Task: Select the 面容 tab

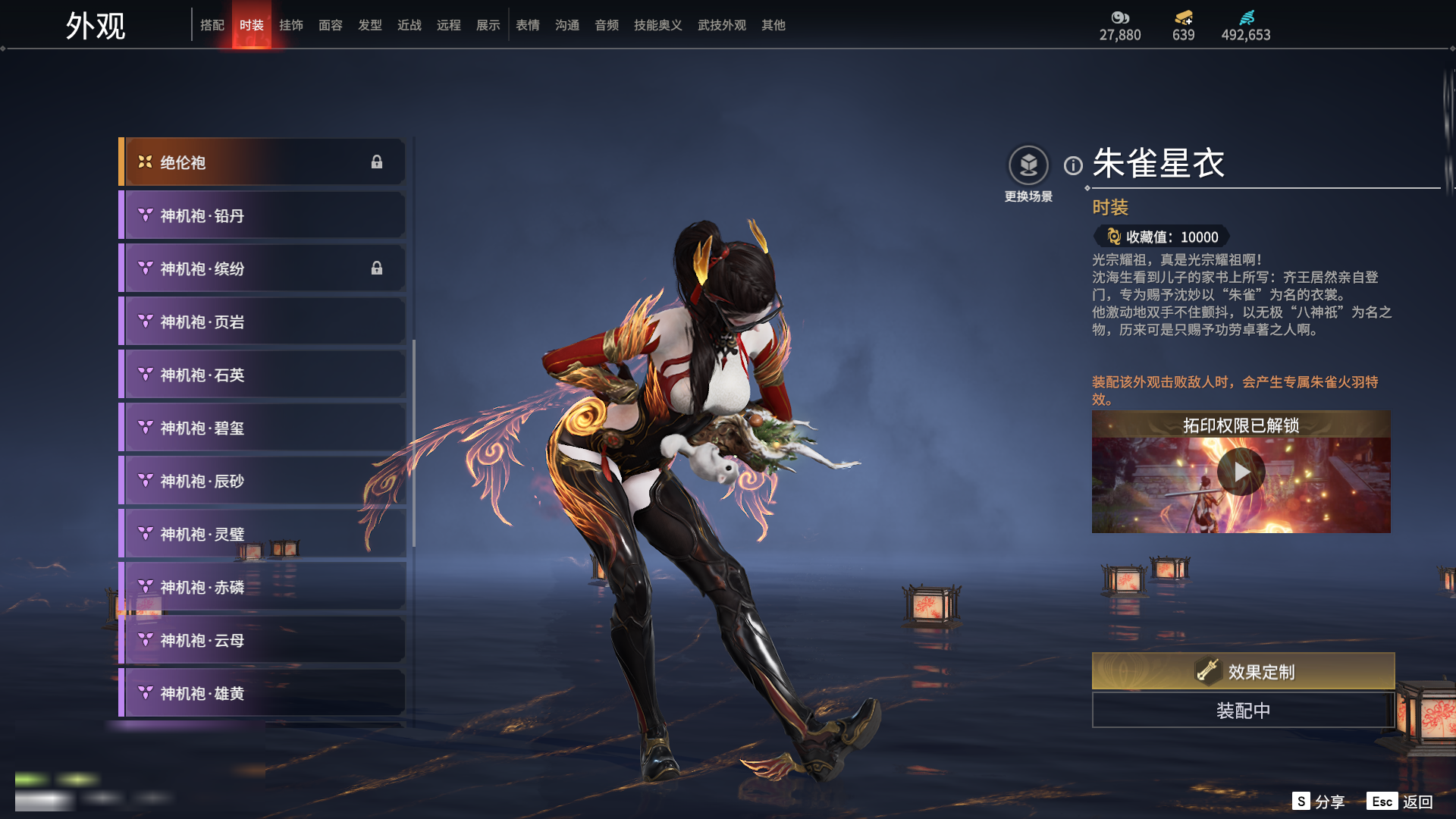Action: 331,25
